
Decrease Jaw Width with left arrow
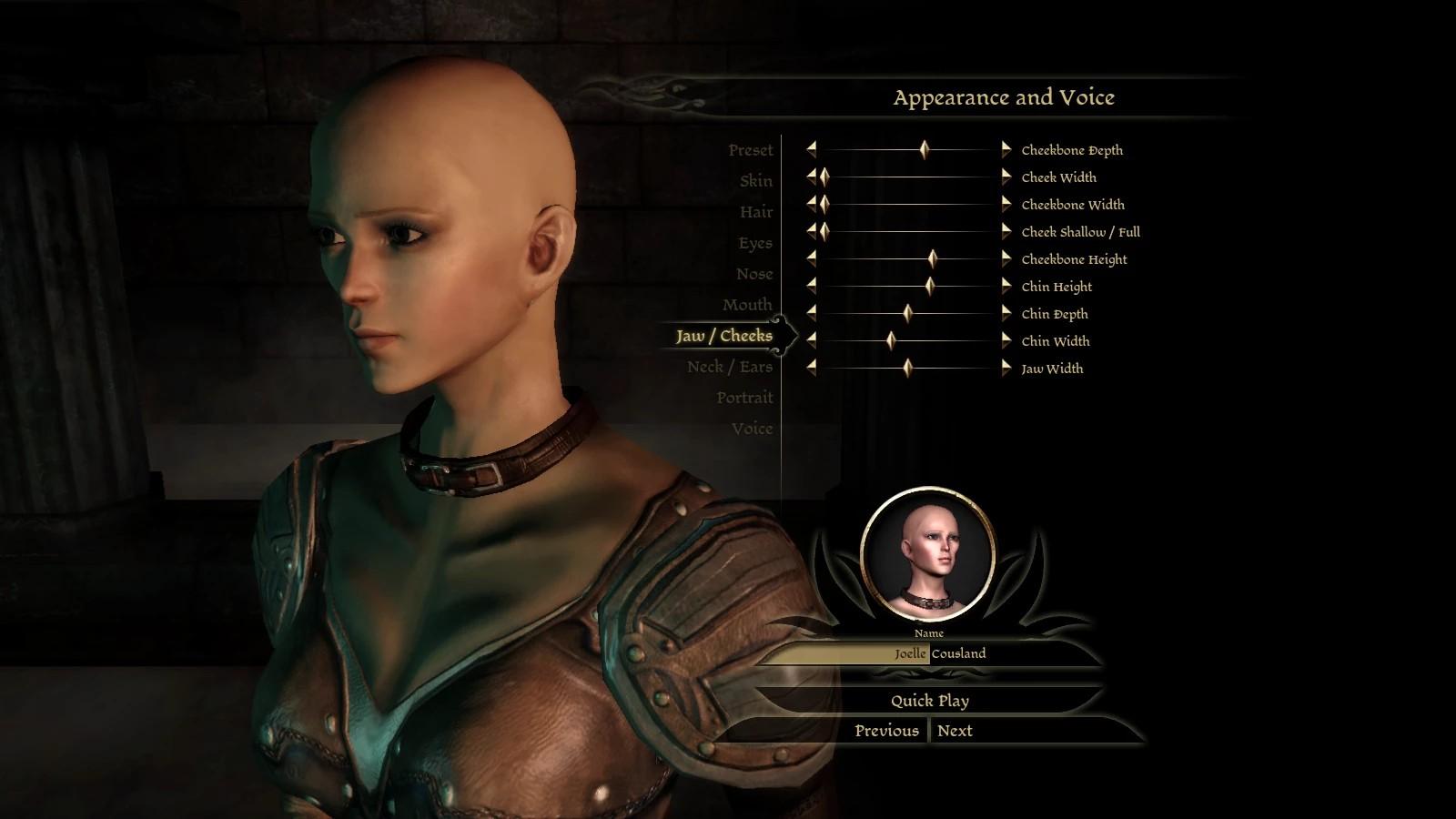pyautogui.click(x=811, y=368)
